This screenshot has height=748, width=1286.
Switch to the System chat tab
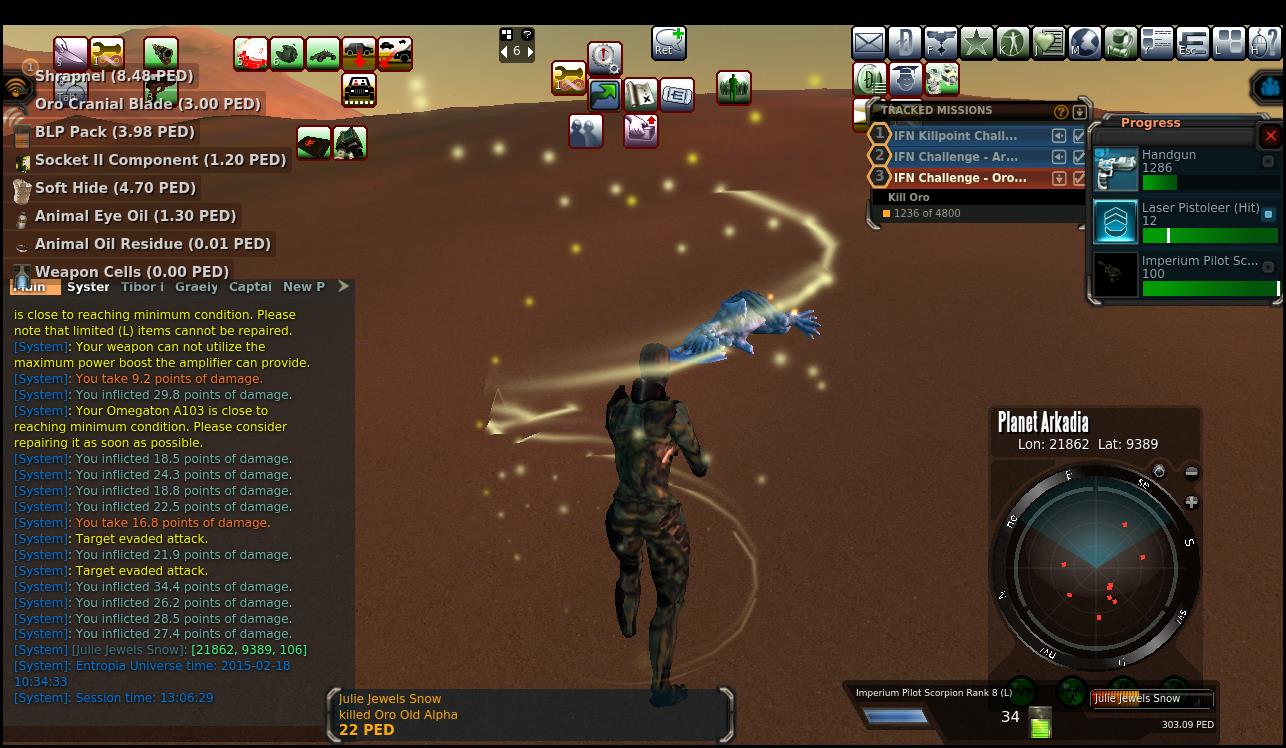point(88,287)
